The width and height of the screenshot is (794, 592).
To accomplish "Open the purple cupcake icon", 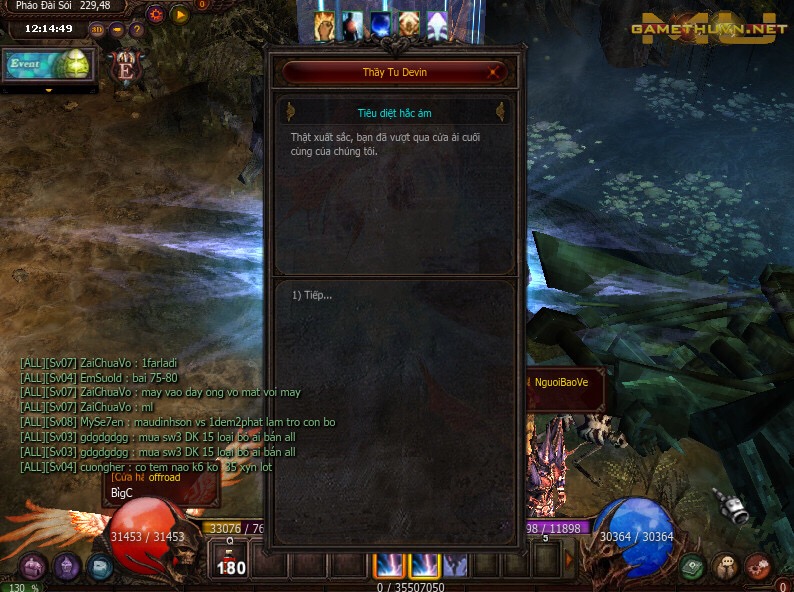I will [x=67, y=567].
